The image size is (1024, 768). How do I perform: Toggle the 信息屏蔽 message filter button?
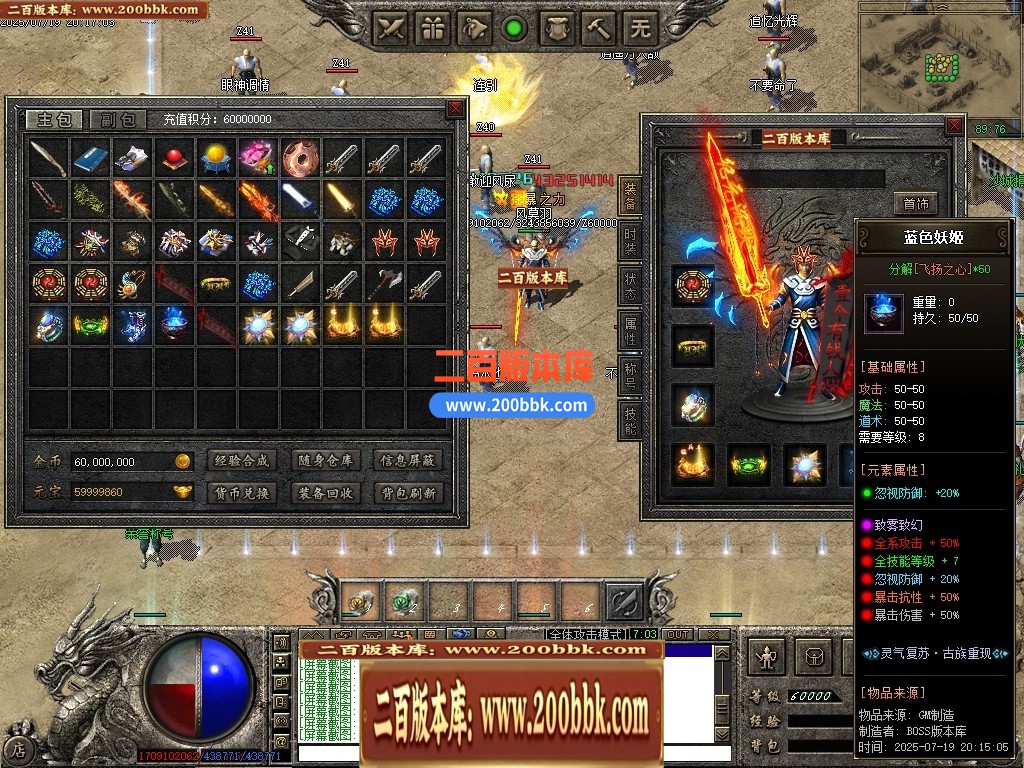pyautogui.click(x=408, y=461)
